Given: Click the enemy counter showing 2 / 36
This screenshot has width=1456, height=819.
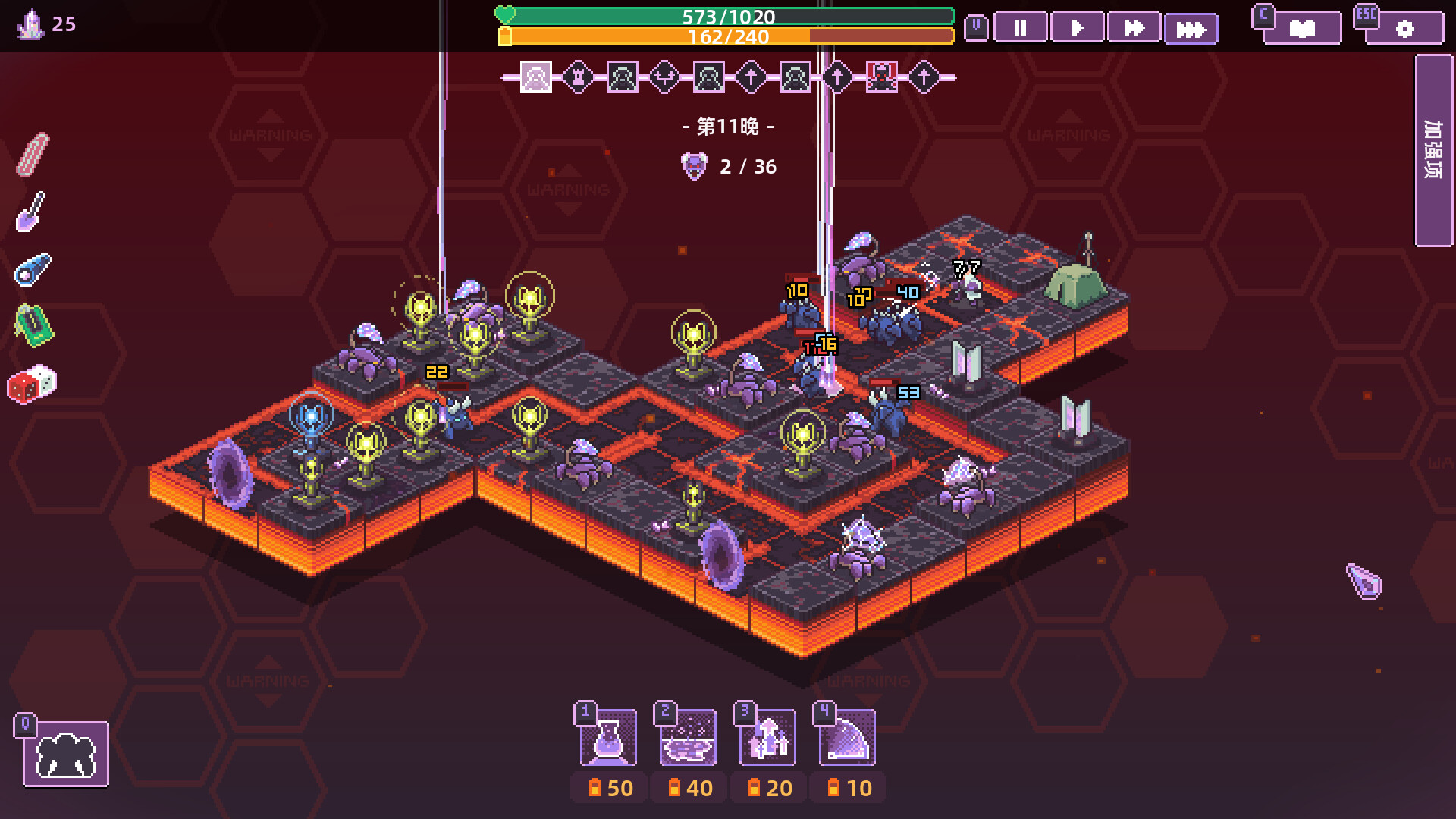Looking at the screenshot, I should pos(730,167).
